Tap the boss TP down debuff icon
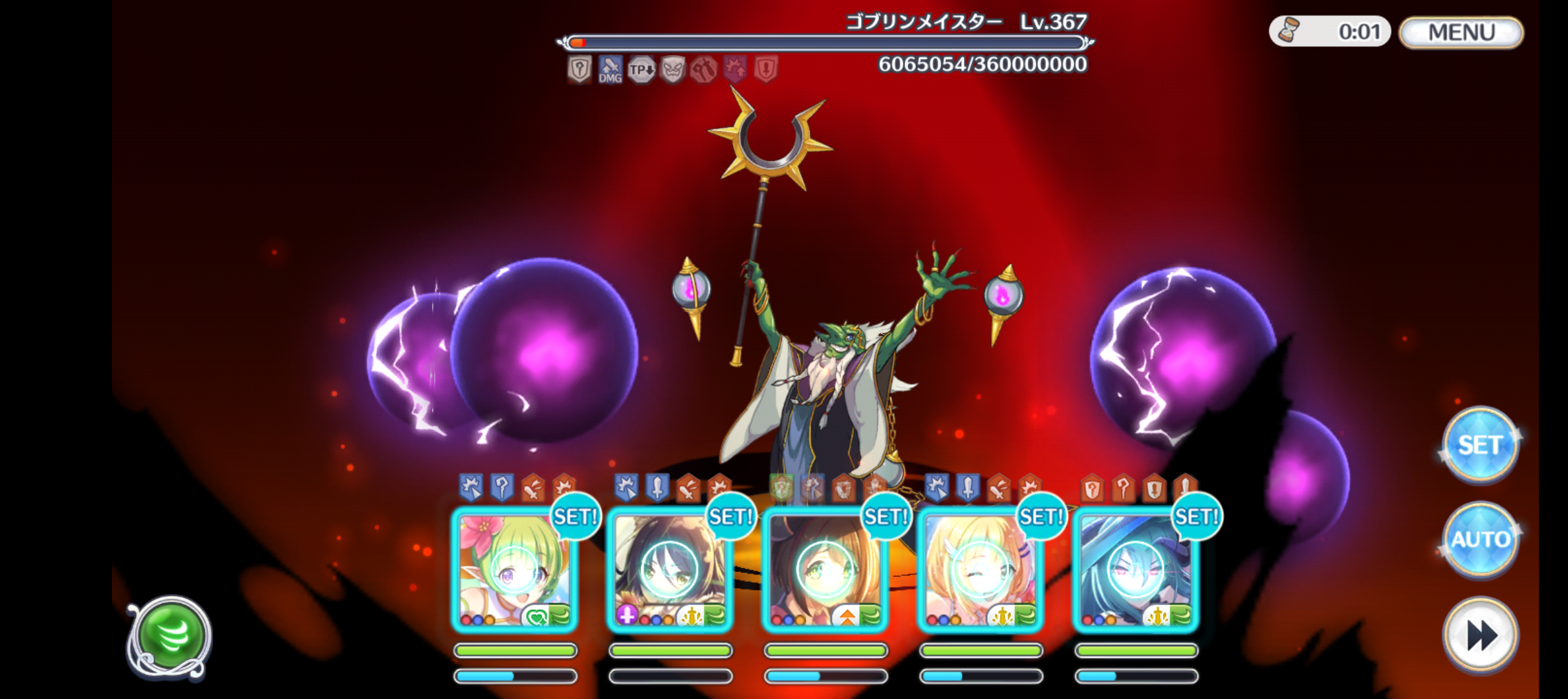The width and height of the screenshot is (1568, 699). click(x=641, y=69)
